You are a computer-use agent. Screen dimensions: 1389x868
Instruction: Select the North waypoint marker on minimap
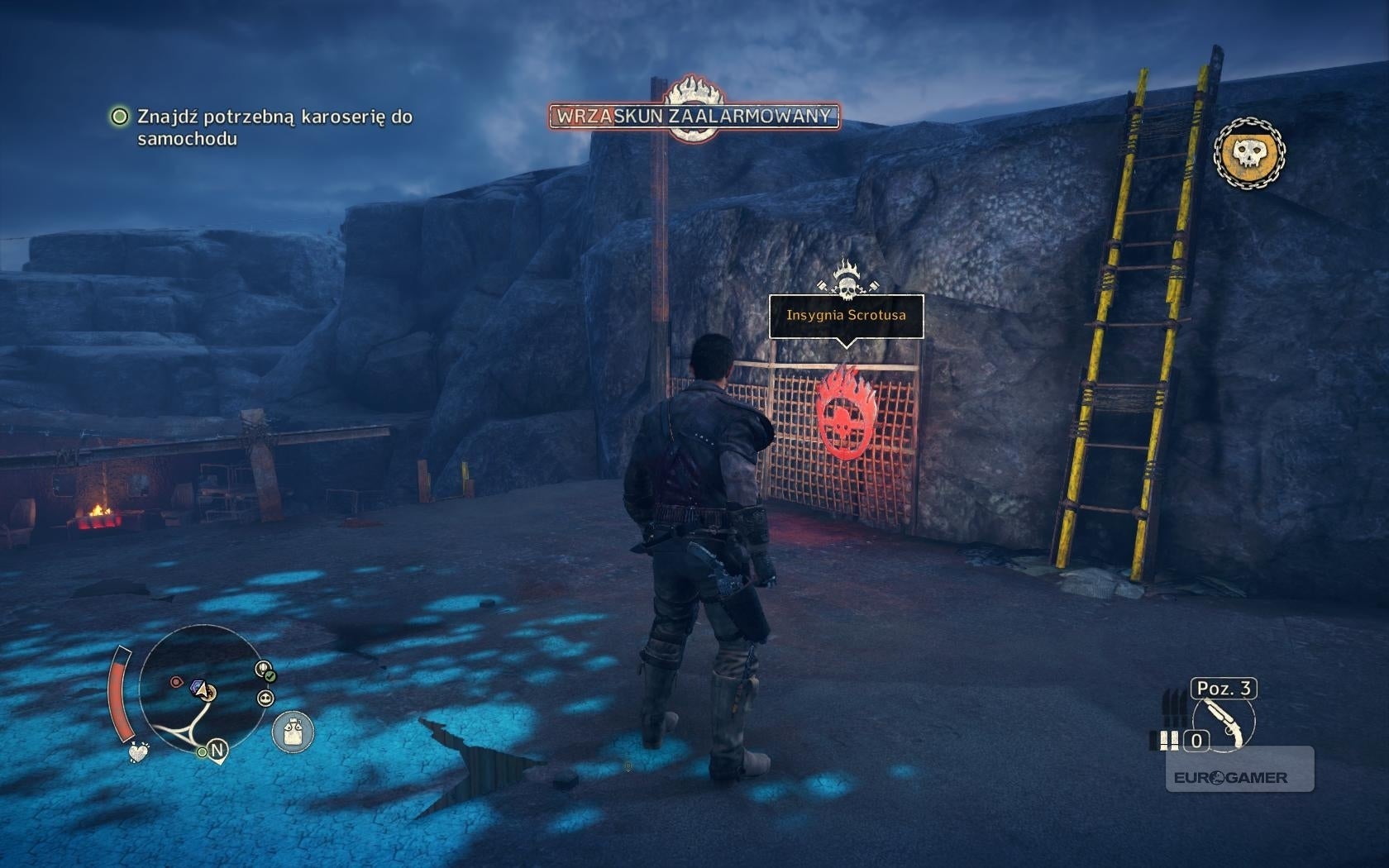217,751
